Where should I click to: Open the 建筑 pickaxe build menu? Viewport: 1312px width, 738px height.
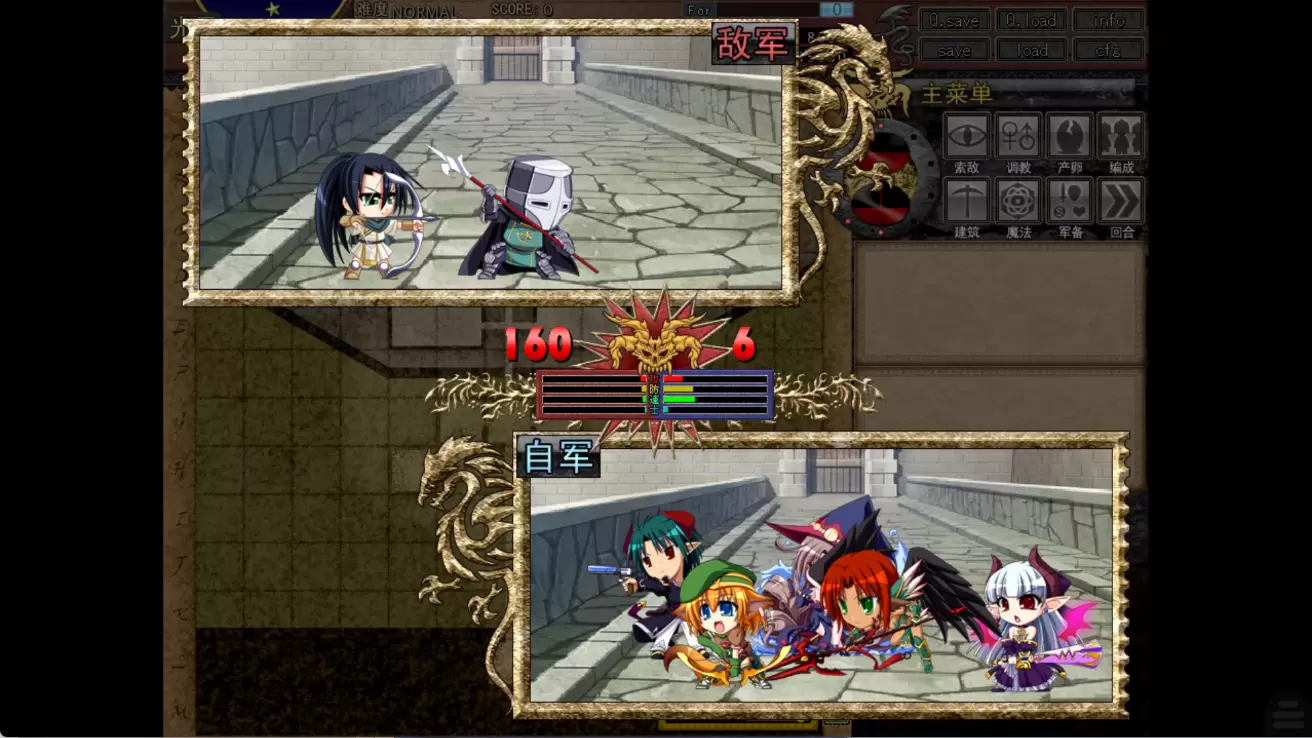966,201
